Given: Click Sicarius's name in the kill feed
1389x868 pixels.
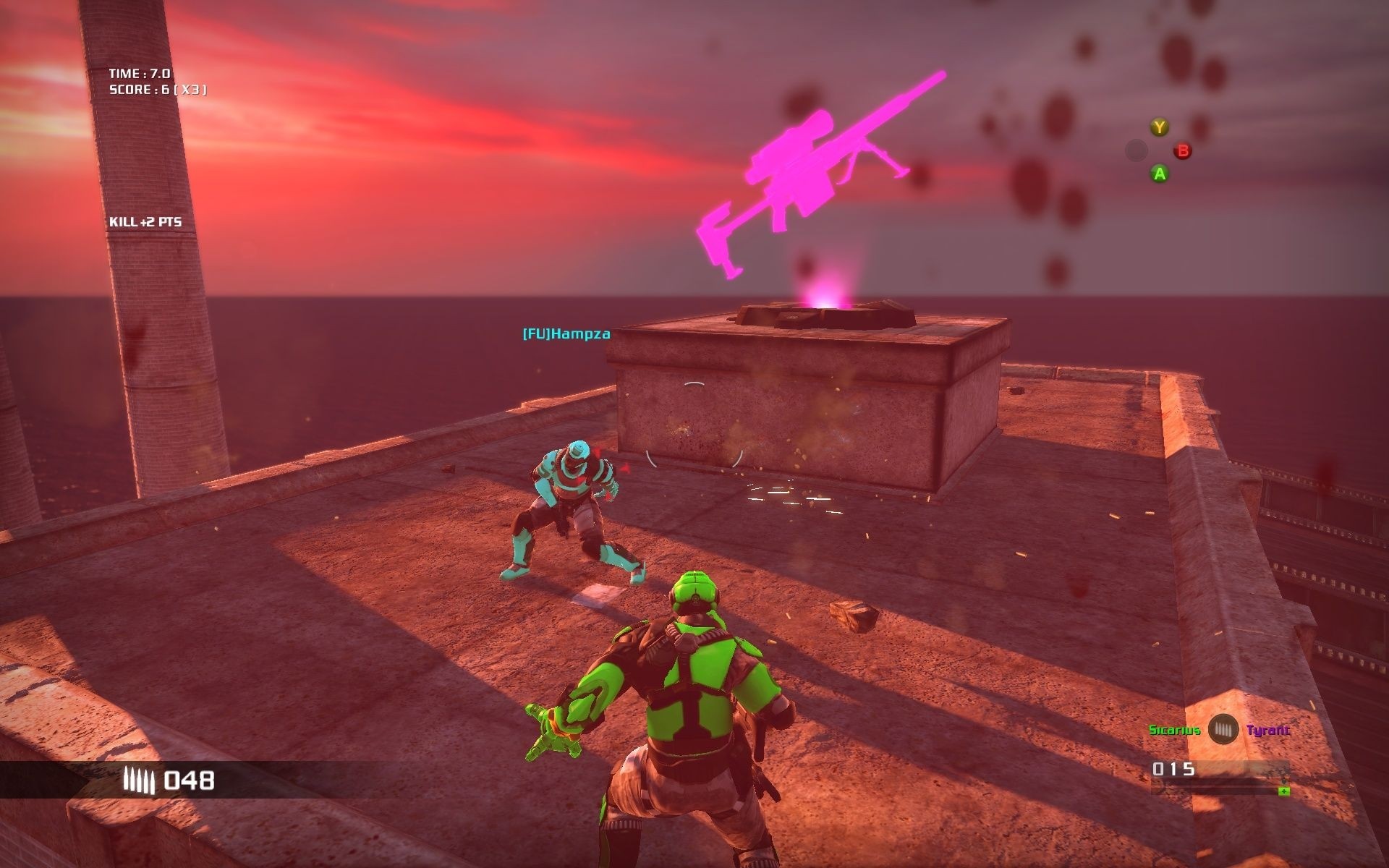Looking at the screenshot, I should [1174, 730].
